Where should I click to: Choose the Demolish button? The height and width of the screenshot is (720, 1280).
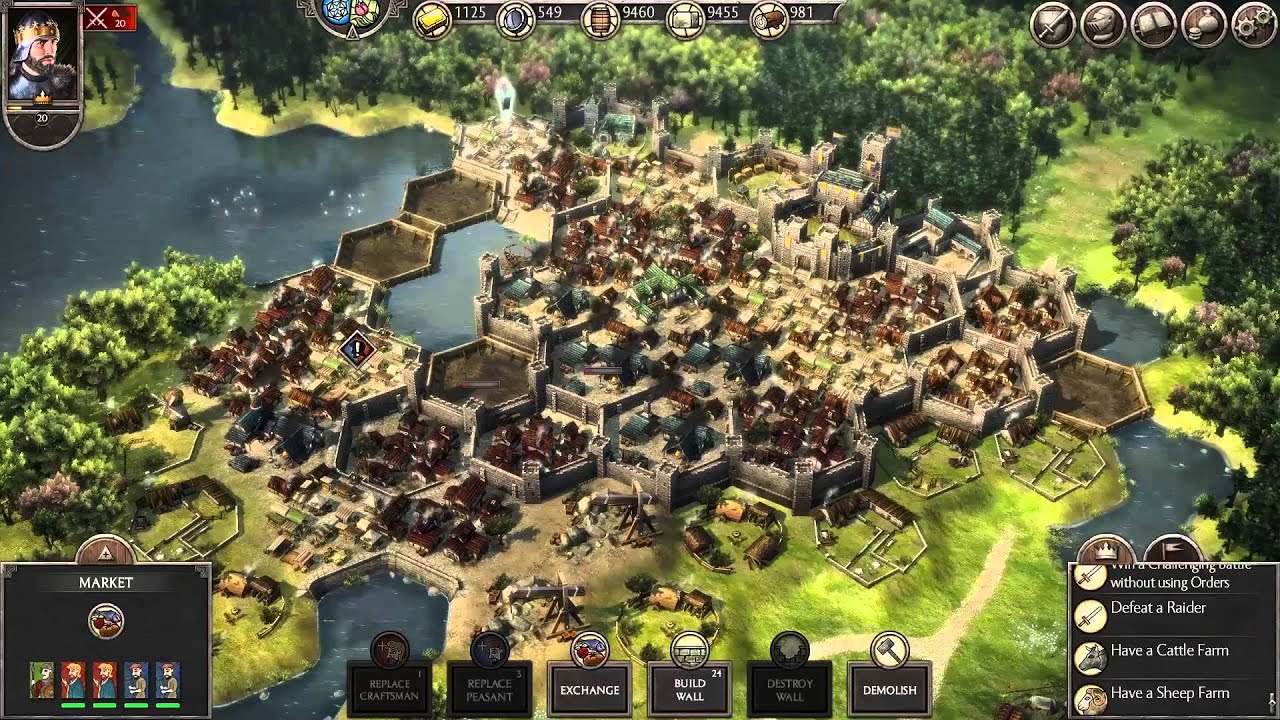pos(889,688)
